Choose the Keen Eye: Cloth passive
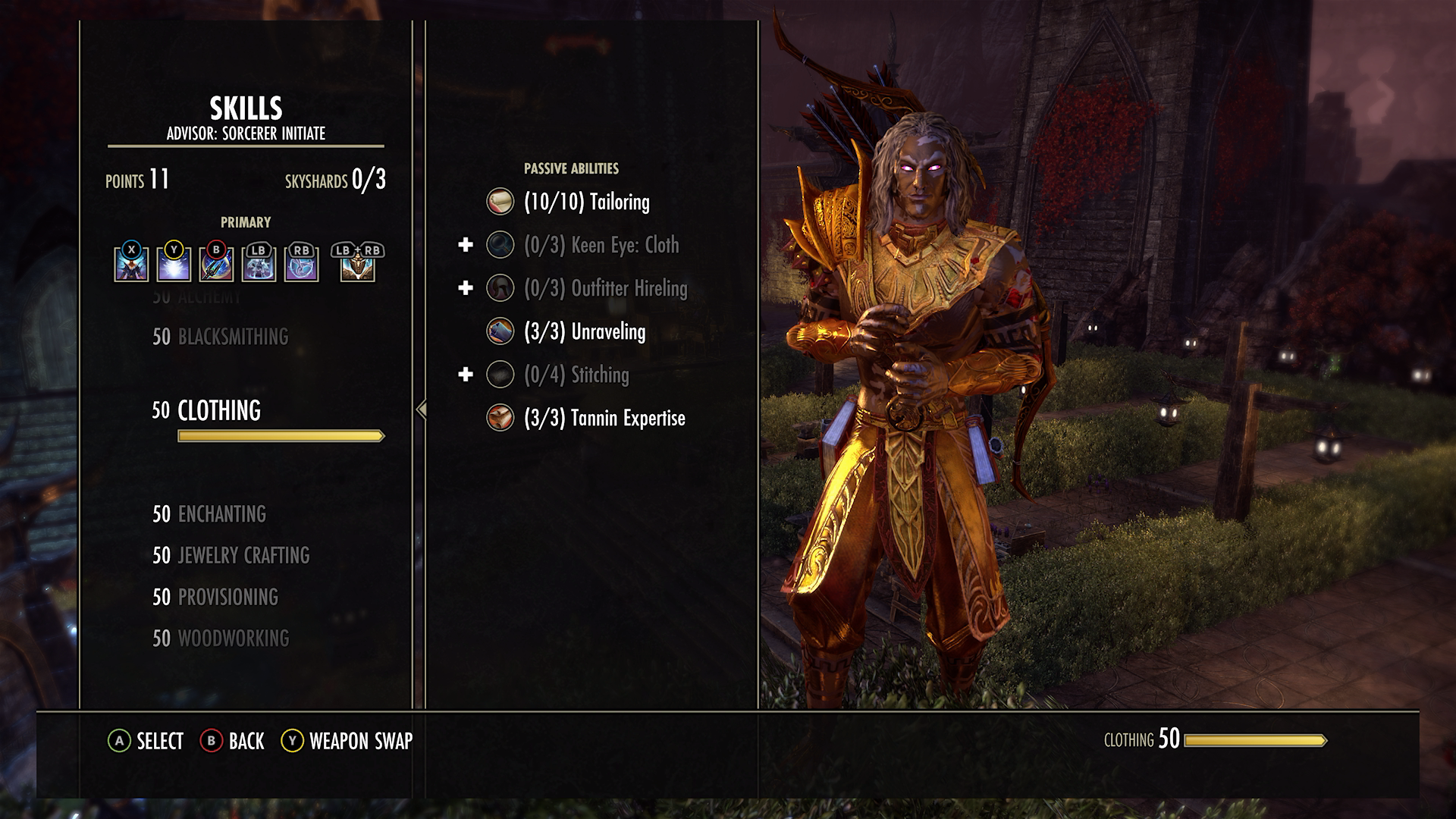The height and width of the screenshot is (819, 1456). tap(601, 246)
